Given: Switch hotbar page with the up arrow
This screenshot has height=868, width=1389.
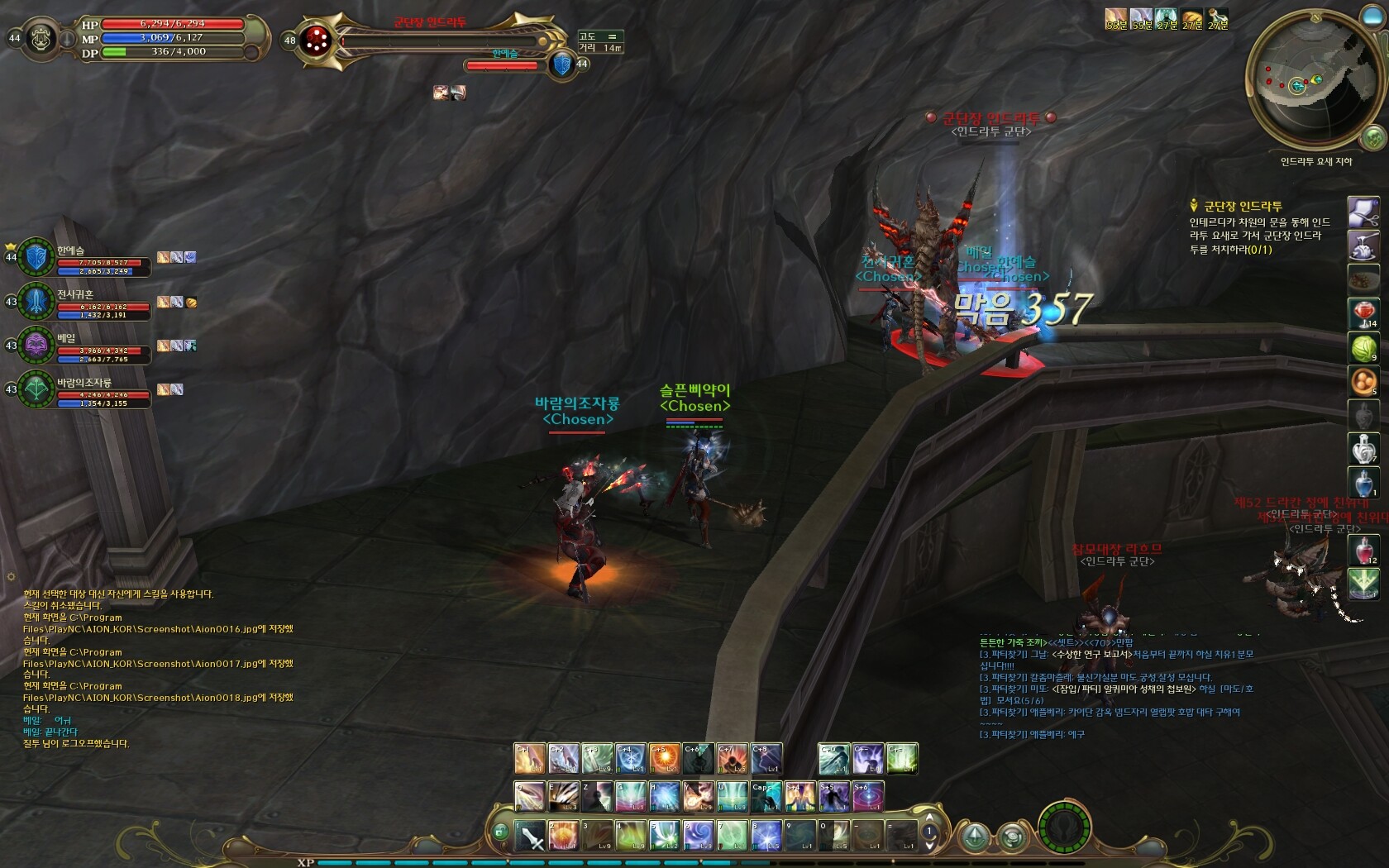Looking at the screenshot, I should (x=929, y=818).
